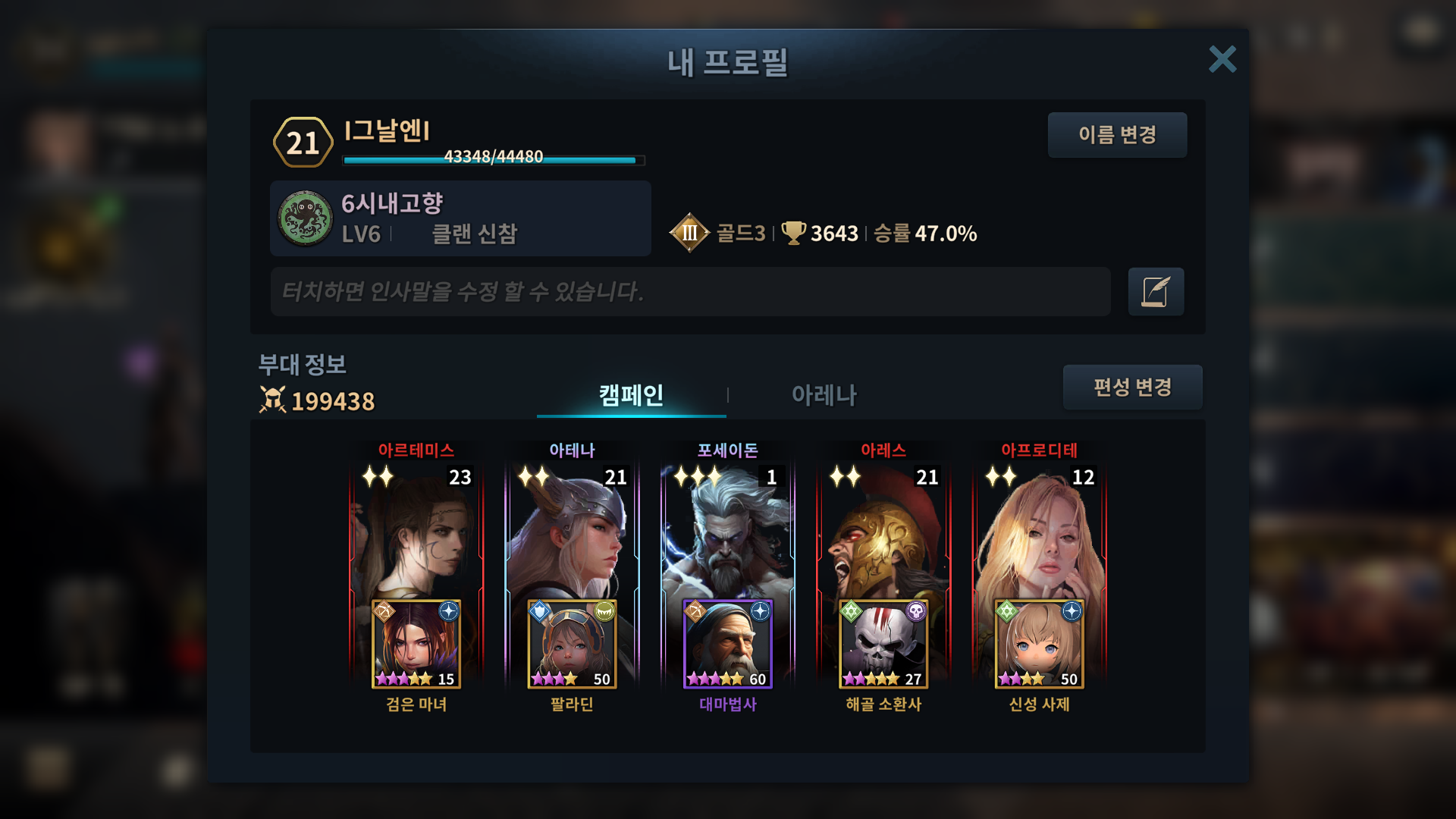
Task: Click the quill edit greeting icon
Action: coord(1156,291)
